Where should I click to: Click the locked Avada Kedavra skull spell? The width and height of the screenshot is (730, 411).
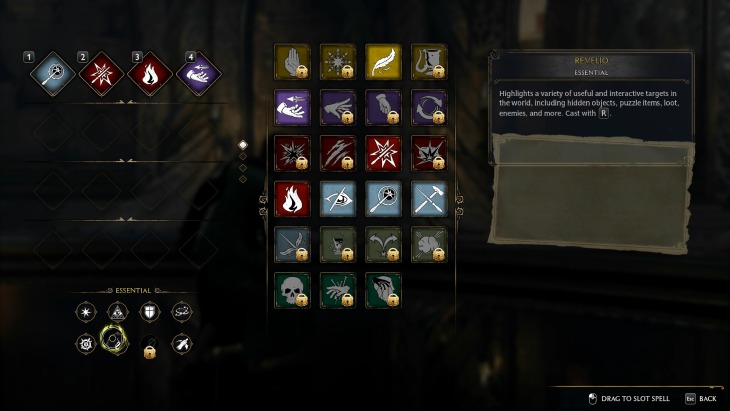291,289
